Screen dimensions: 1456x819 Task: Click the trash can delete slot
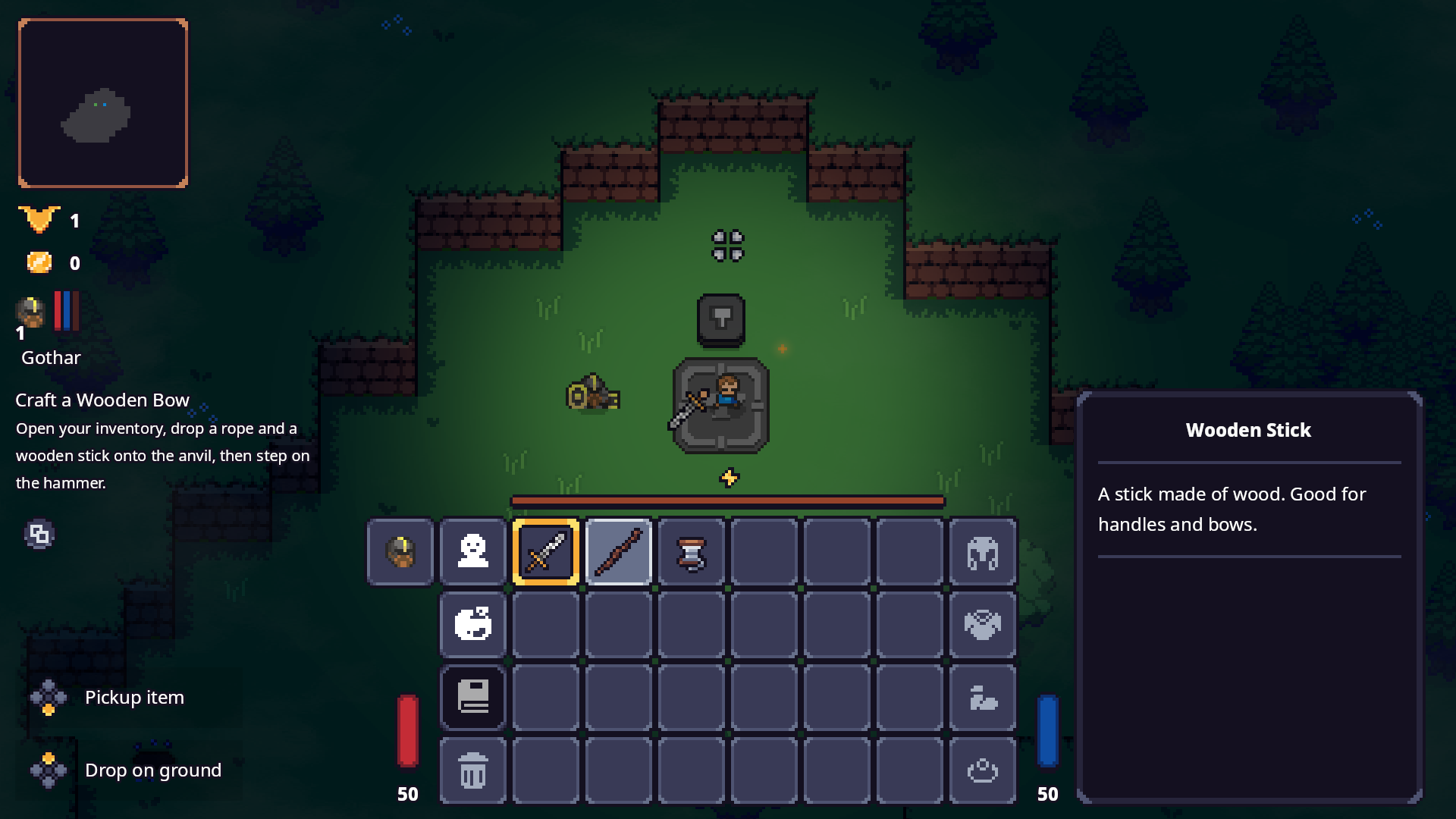(472, 770)
